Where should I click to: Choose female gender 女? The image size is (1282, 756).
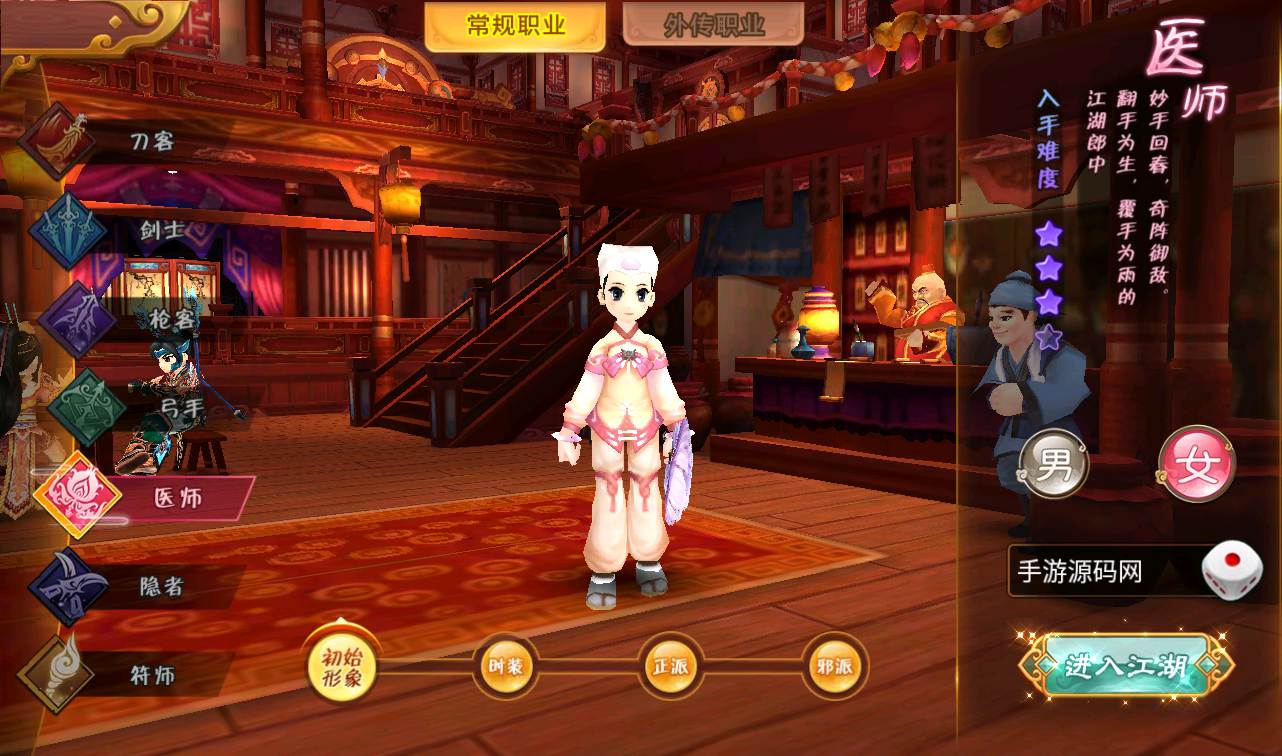pyautogui.click(x=1197, y=466)
